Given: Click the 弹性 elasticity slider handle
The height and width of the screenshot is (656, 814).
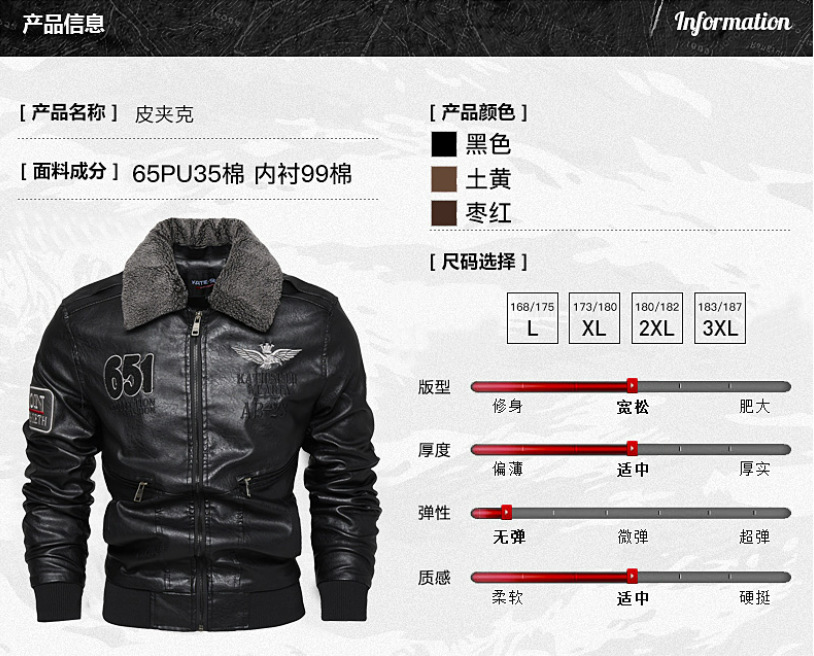Looking at the screenshot, I should 506,512.
